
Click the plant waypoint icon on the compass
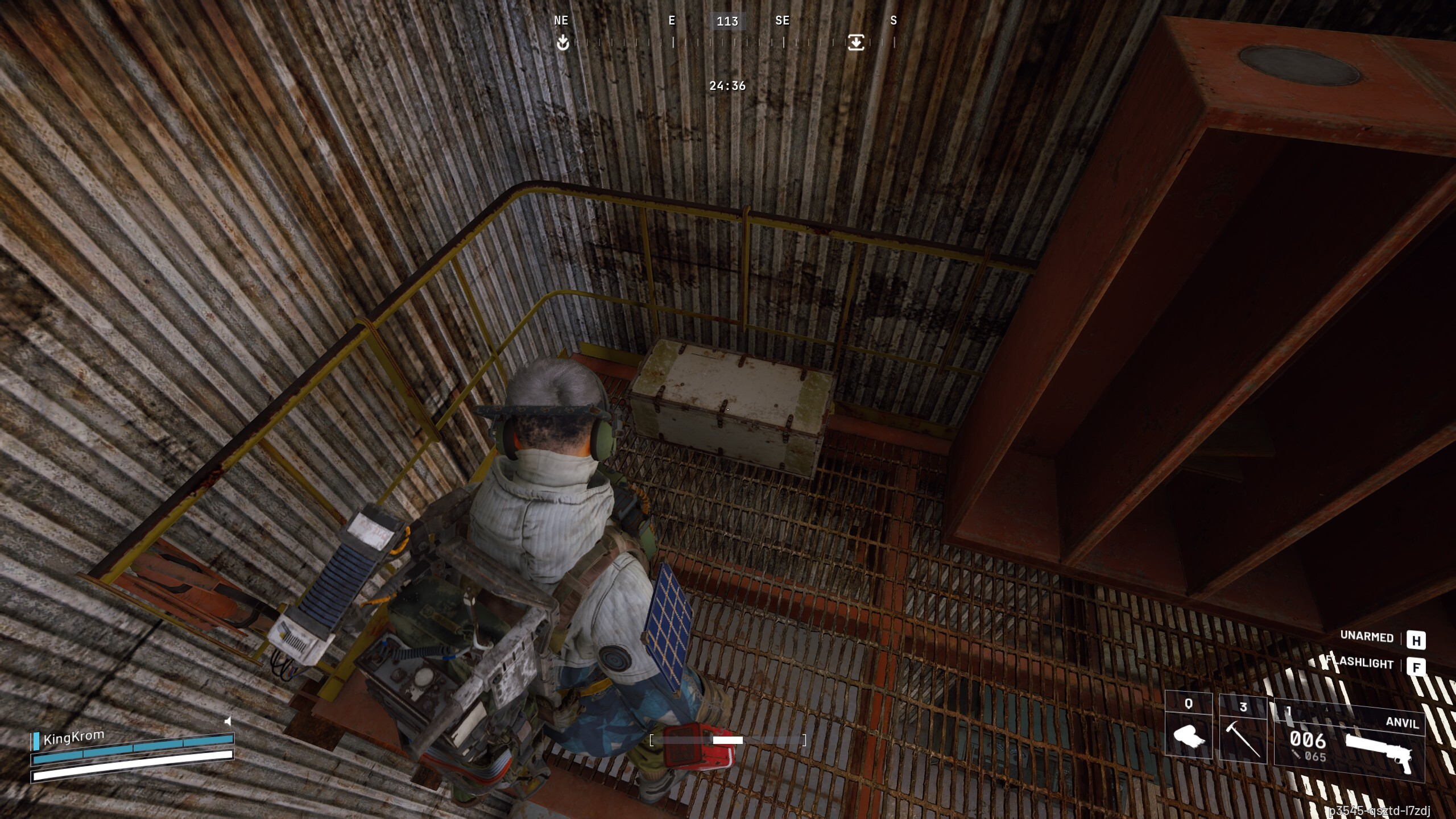562,42
